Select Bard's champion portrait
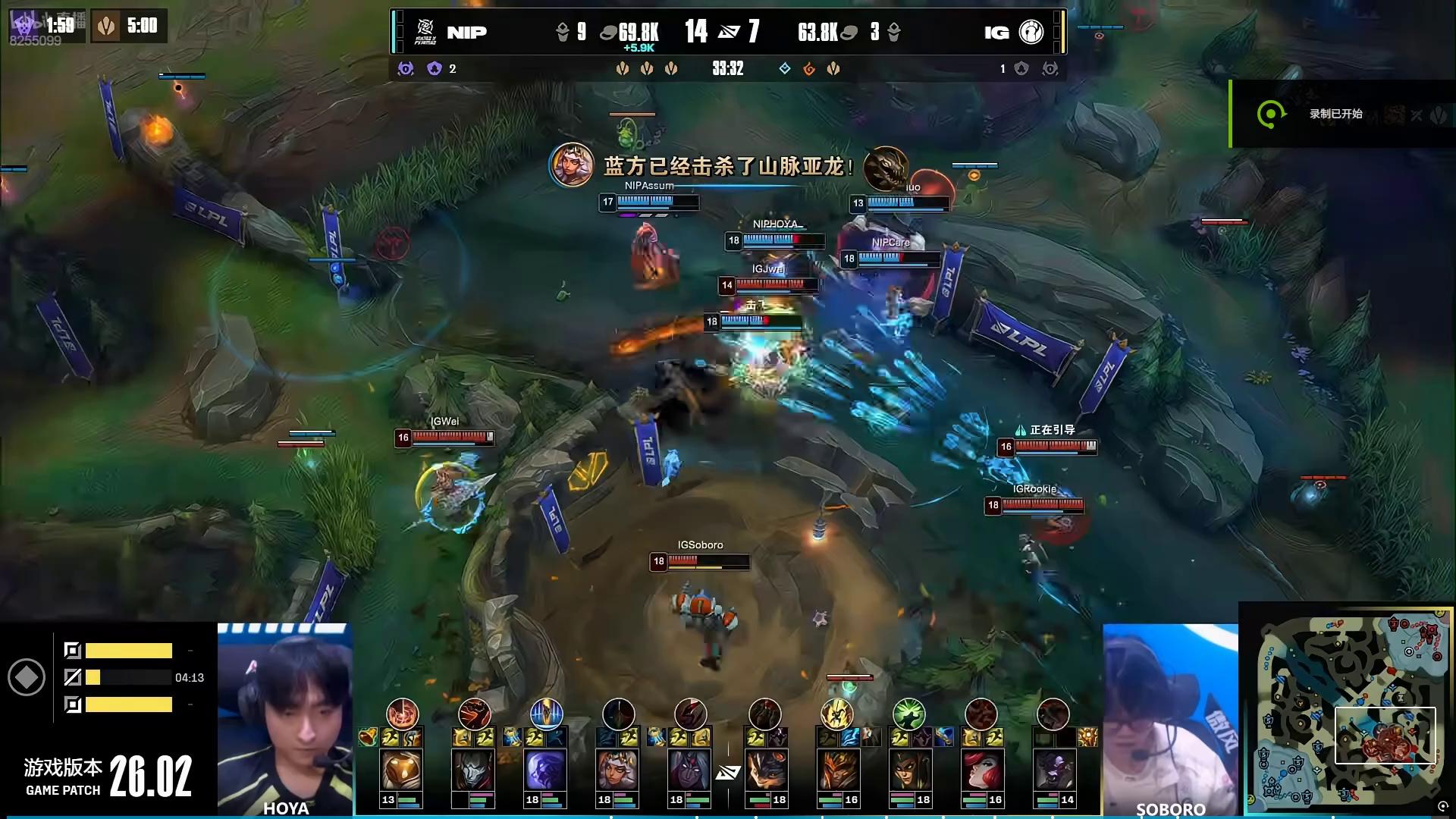1456x819 pixels. (x=401, y=770)
